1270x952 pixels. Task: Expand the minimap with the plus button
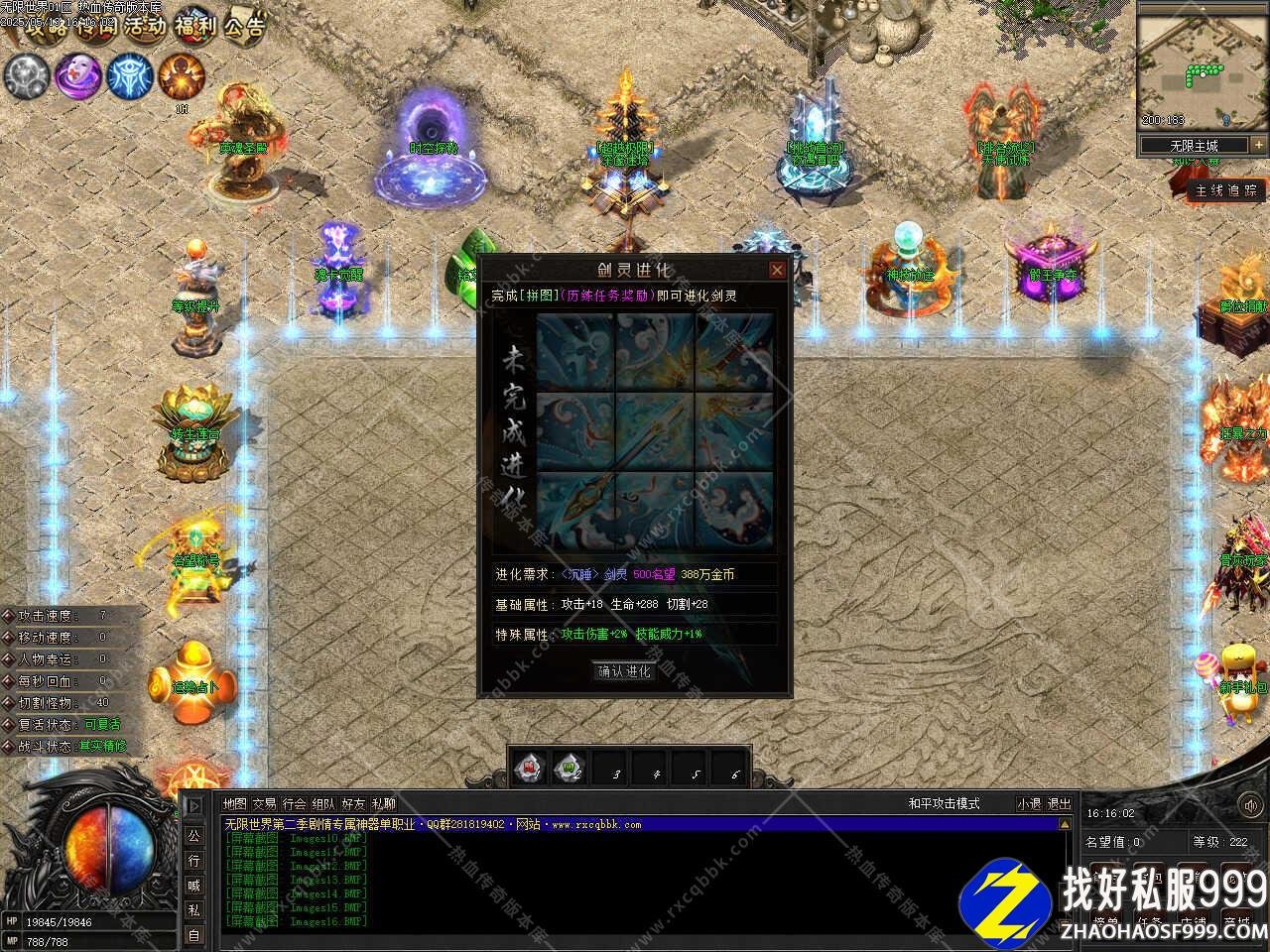tap(1258, 145)
